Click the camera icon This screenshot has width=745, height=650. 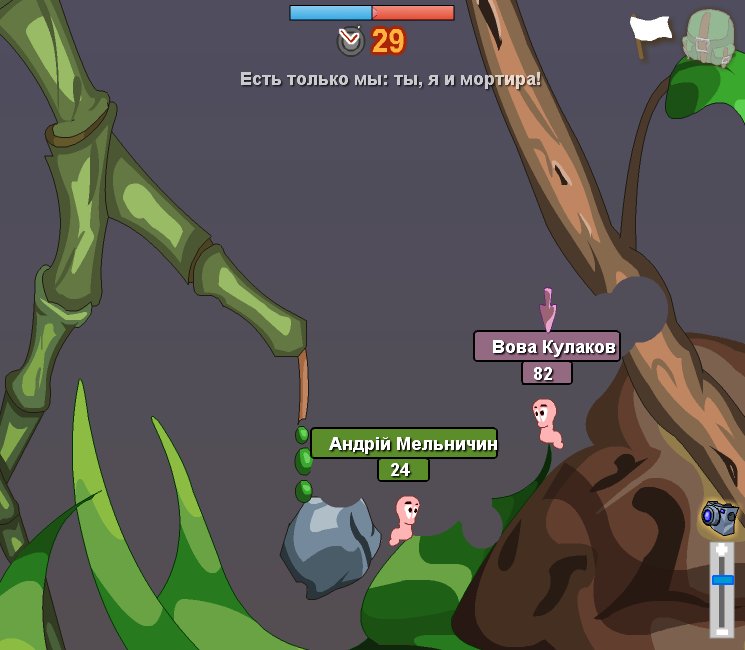(x=719, y=517)
